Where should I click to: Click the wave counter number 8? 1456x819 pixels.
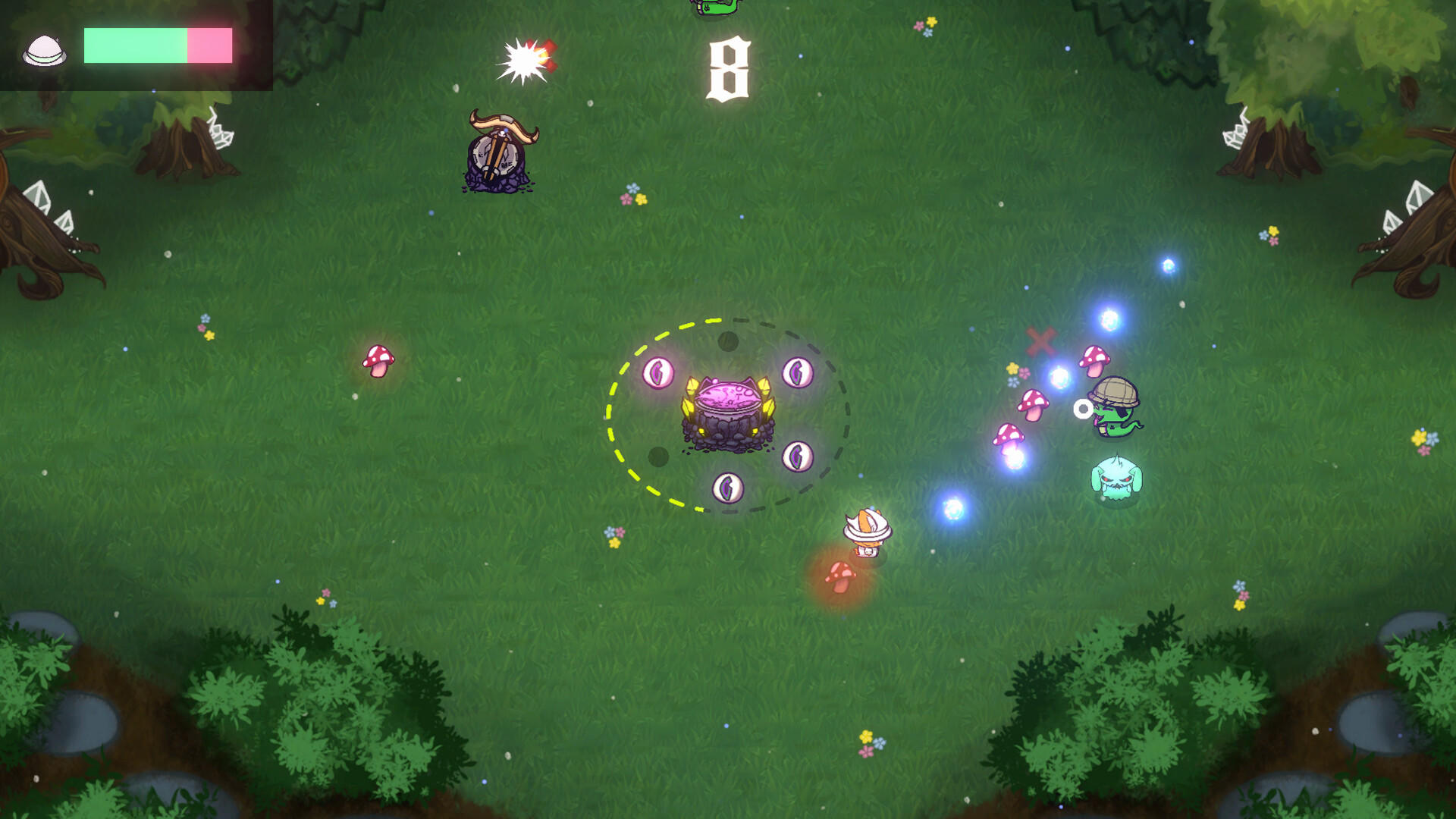point(730,68)
